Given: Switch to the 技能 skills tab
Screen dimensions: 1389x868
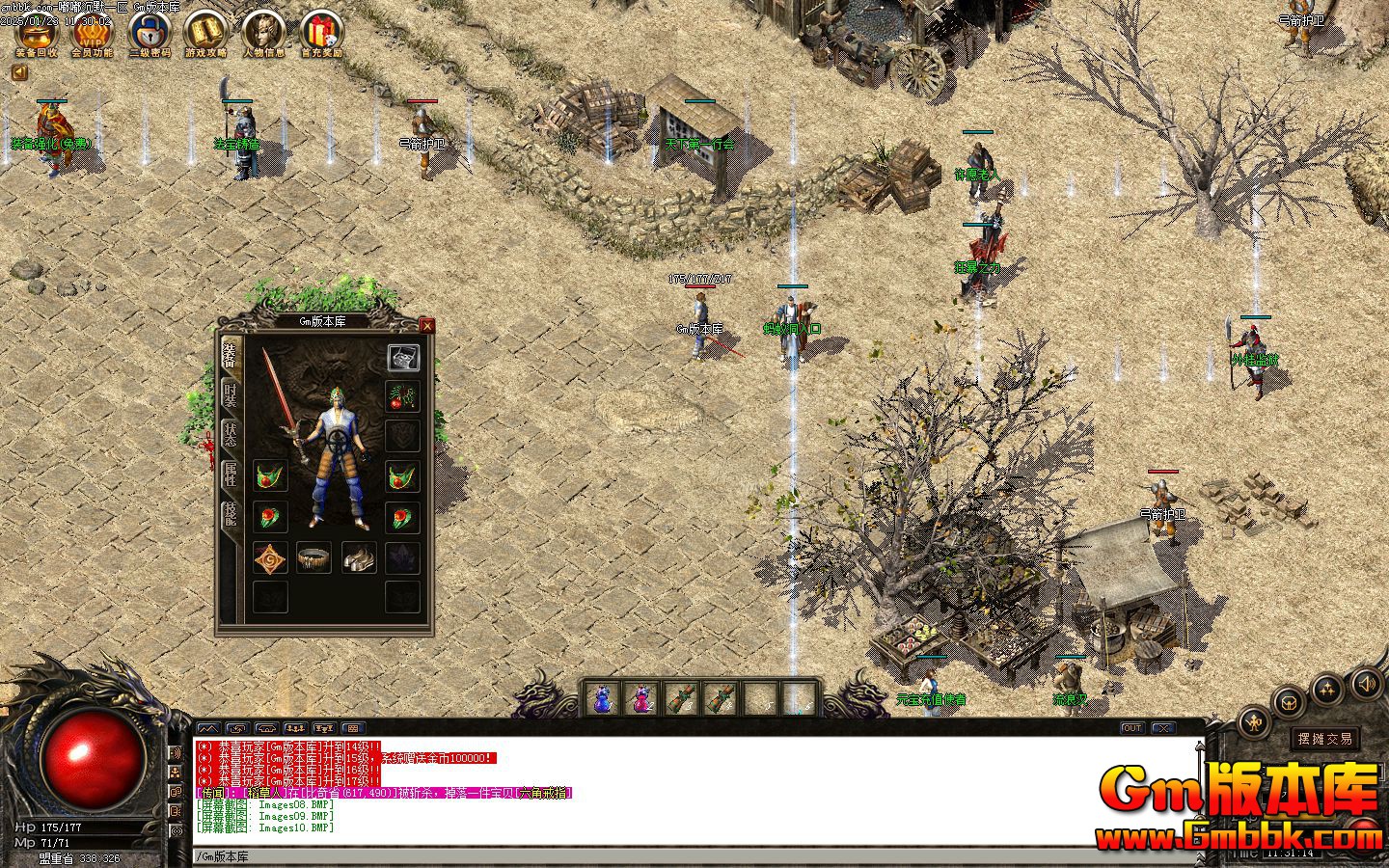Looking at the screenshot, I should pyautogui.click(x=231, y=514).
